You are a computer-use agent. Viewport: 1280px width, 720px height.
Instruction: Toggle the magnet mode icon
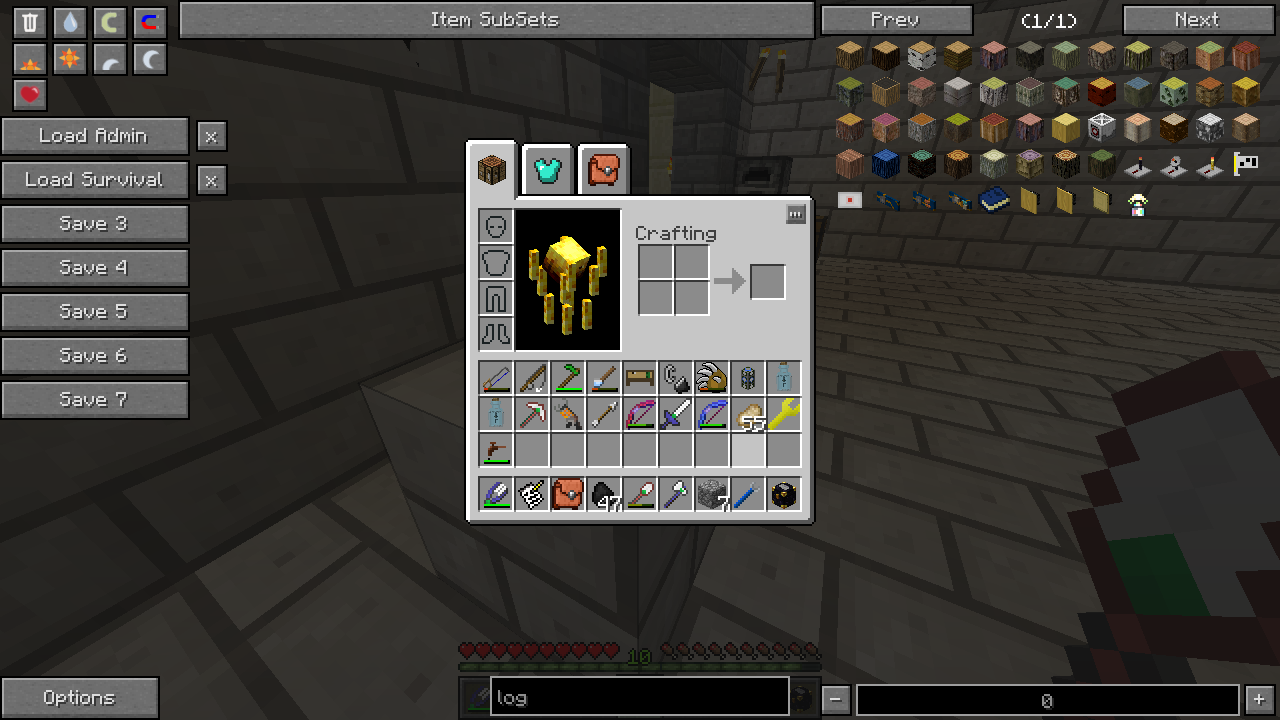click(x=150, y=22)
